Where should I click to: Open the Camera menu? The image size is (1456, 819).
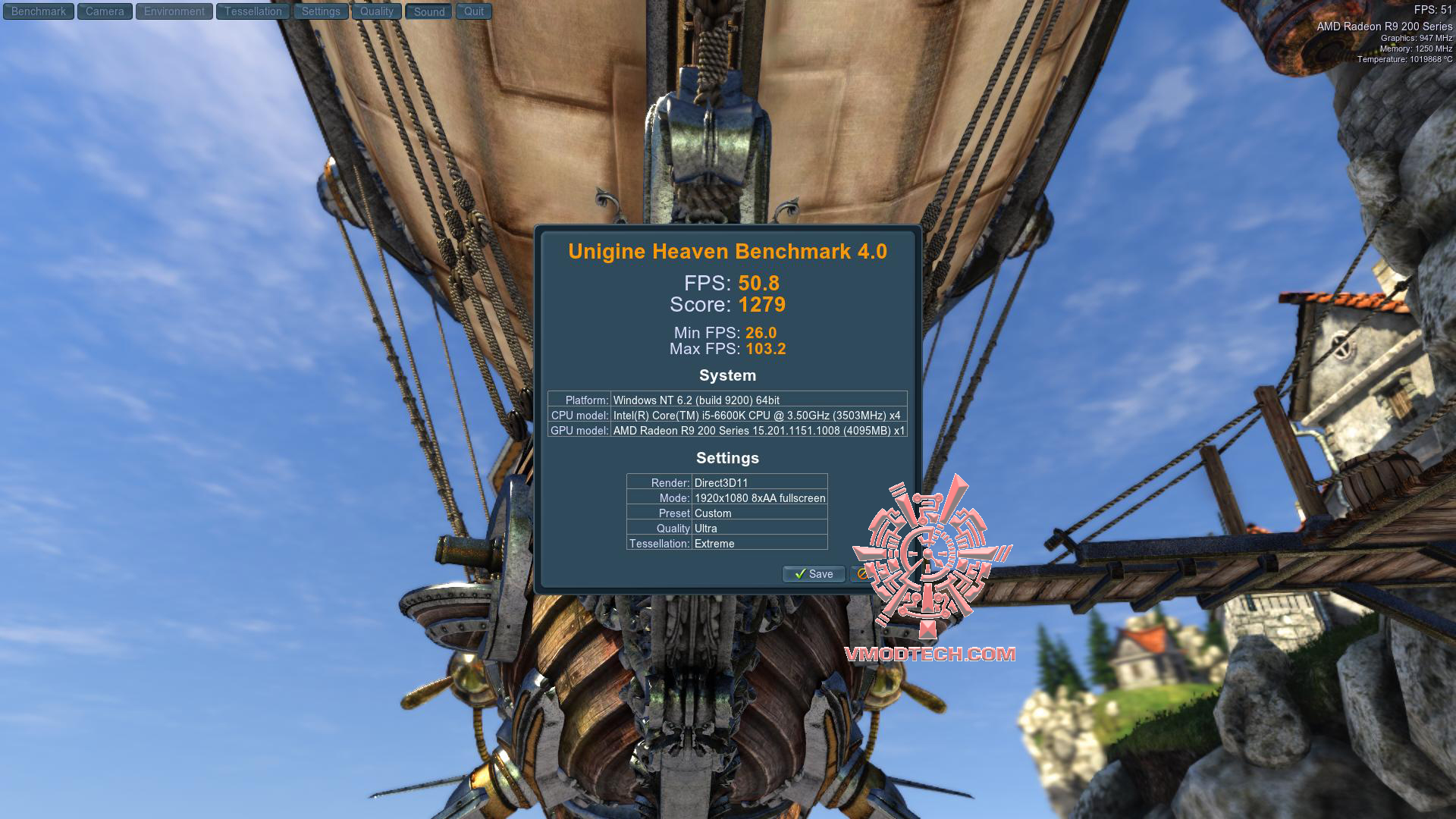pos(105,11)
